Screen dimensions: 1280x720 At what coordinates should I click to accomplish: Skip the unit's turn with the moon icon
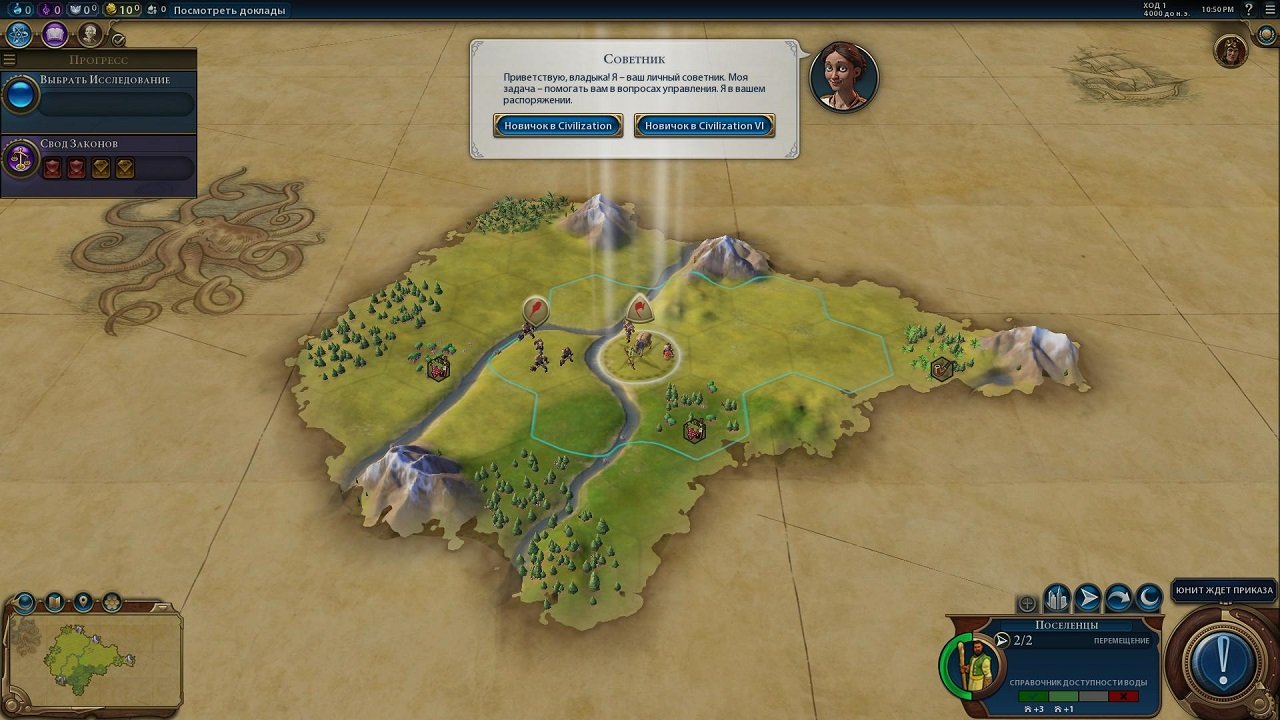point(1148,595)
